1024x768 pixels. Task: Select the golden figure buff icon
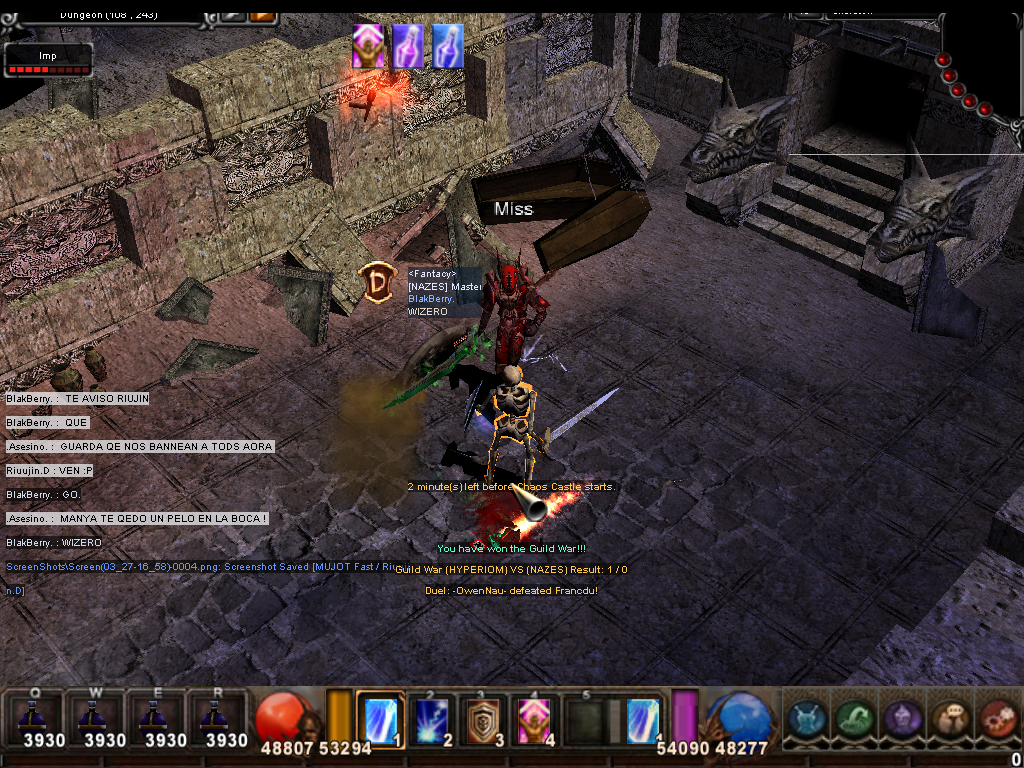click(x=368, y=47)
